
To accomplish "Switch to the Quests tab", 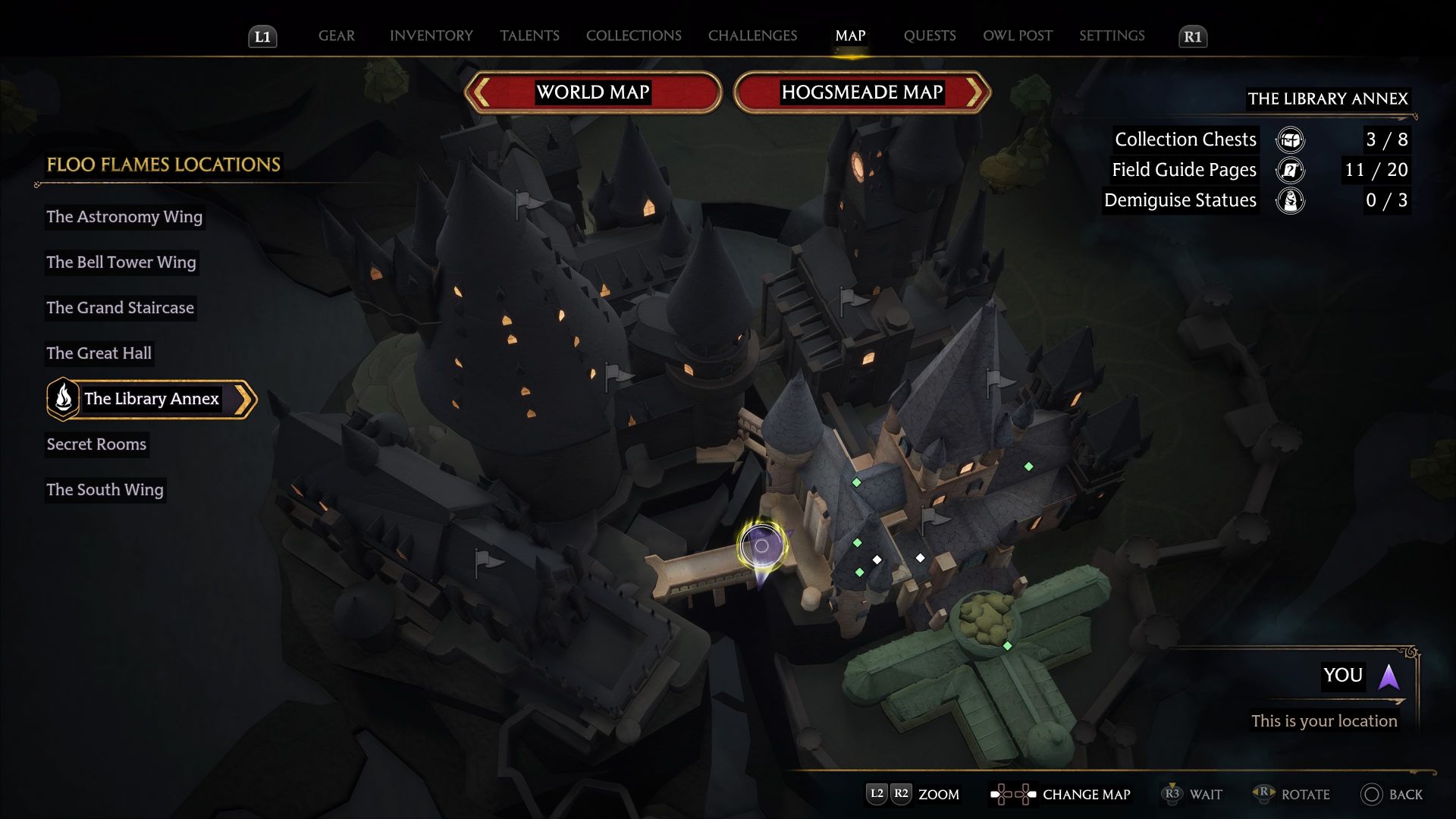I will click(929, 36).
